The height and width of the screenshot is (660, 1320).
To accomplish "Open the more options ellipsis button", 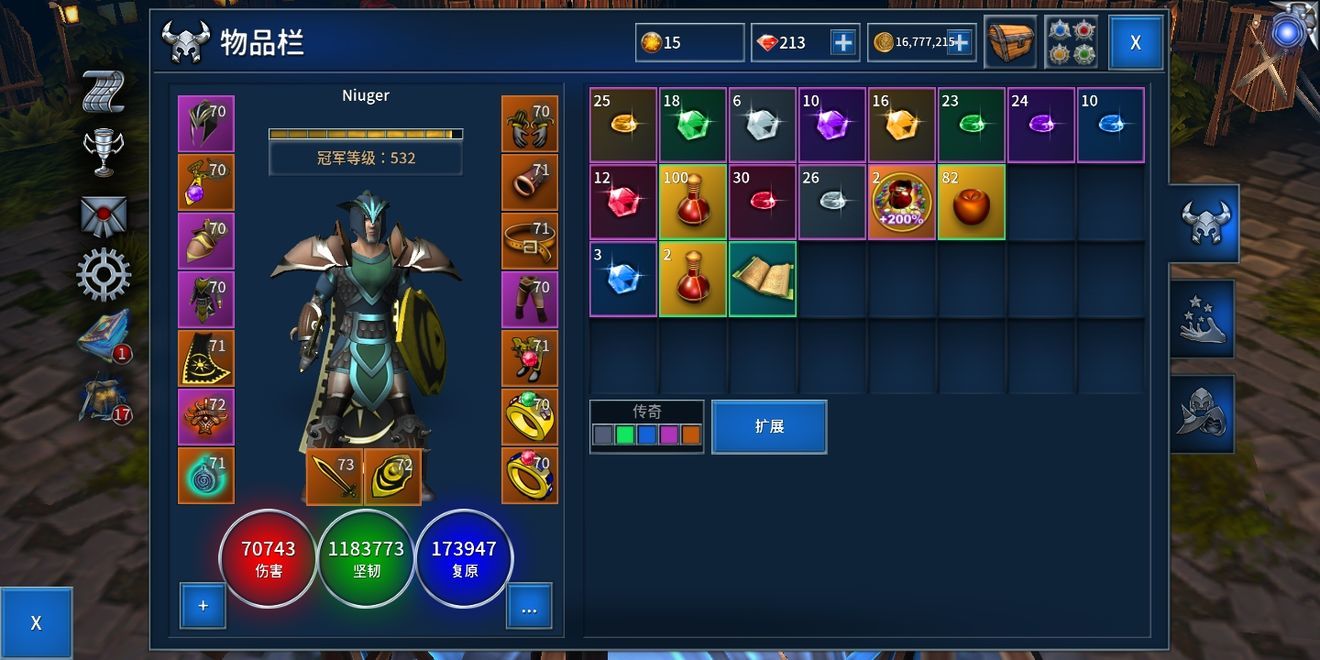I will [529, 606].
